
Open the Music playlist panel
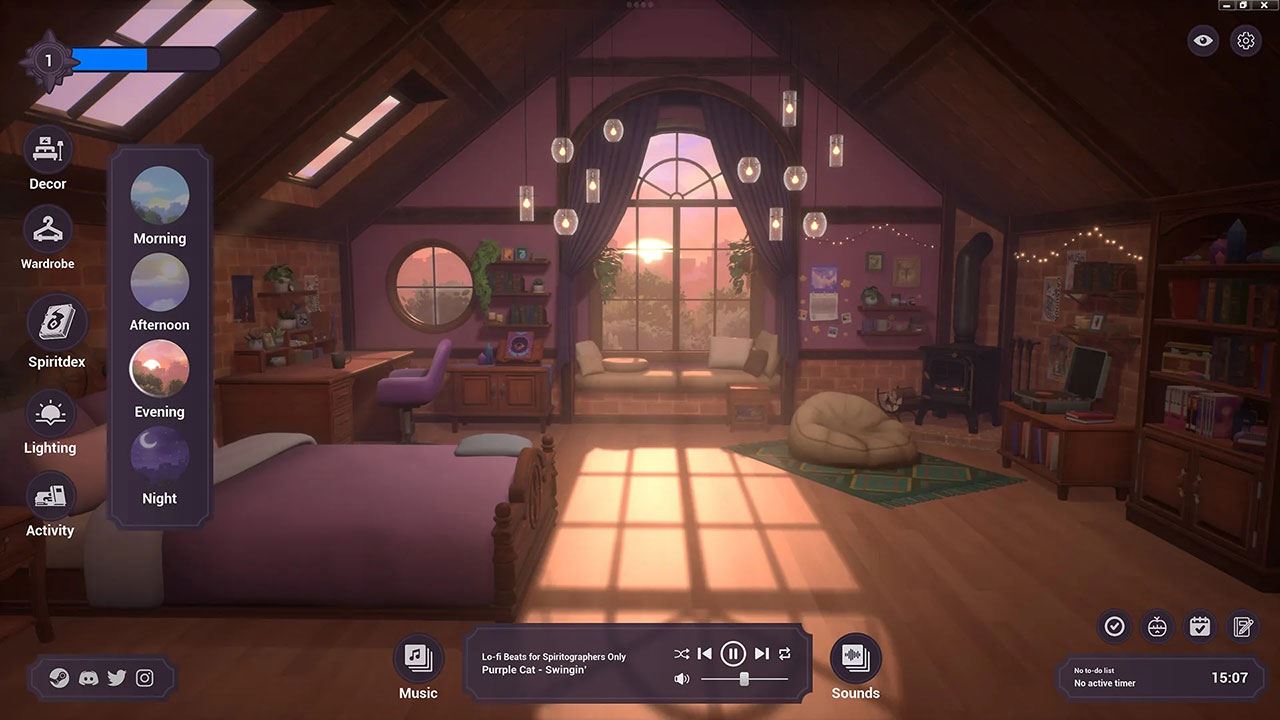(418, 657)
